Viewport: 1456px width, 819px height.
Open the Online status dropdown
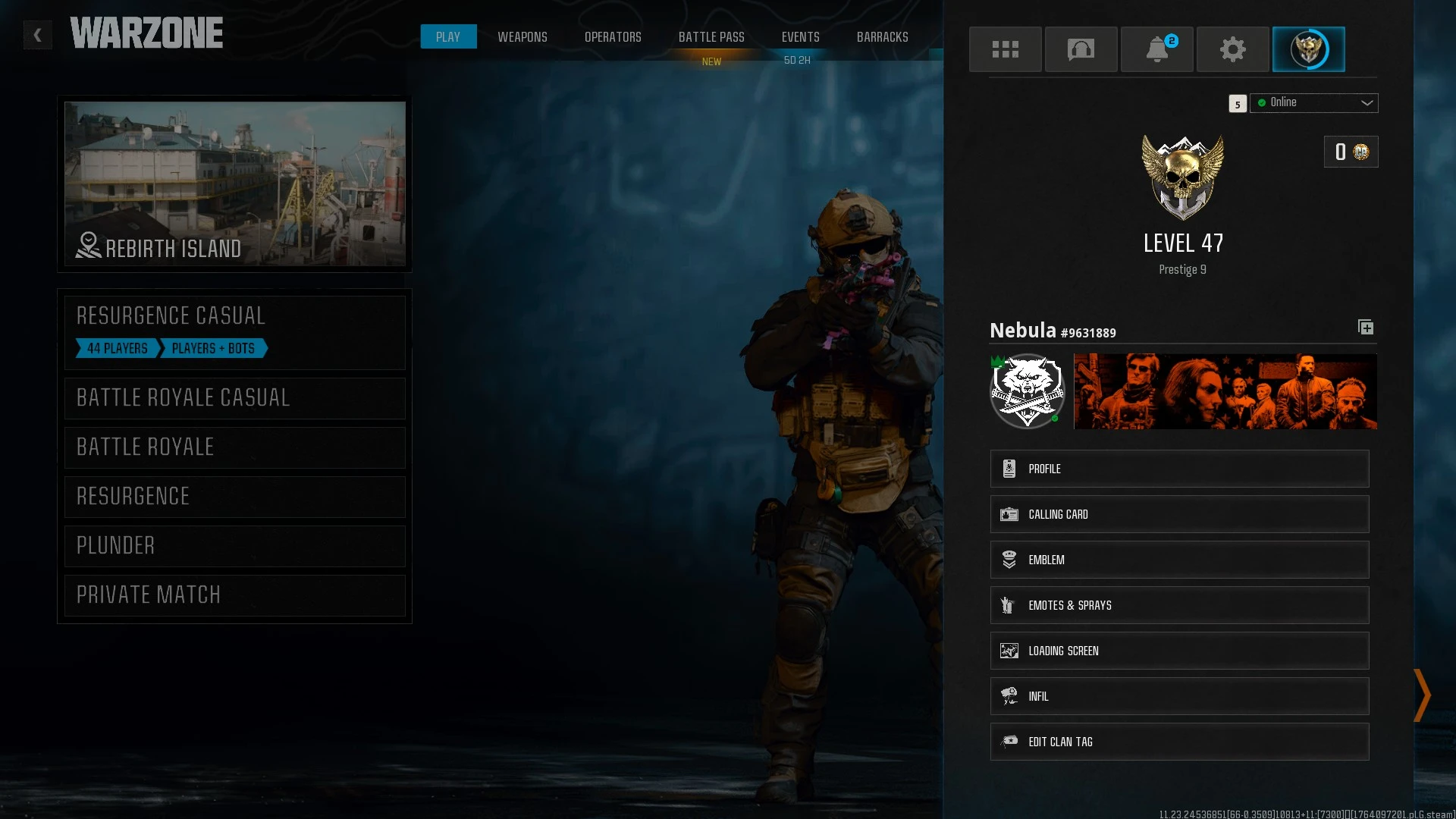[x=1314, y=103]
